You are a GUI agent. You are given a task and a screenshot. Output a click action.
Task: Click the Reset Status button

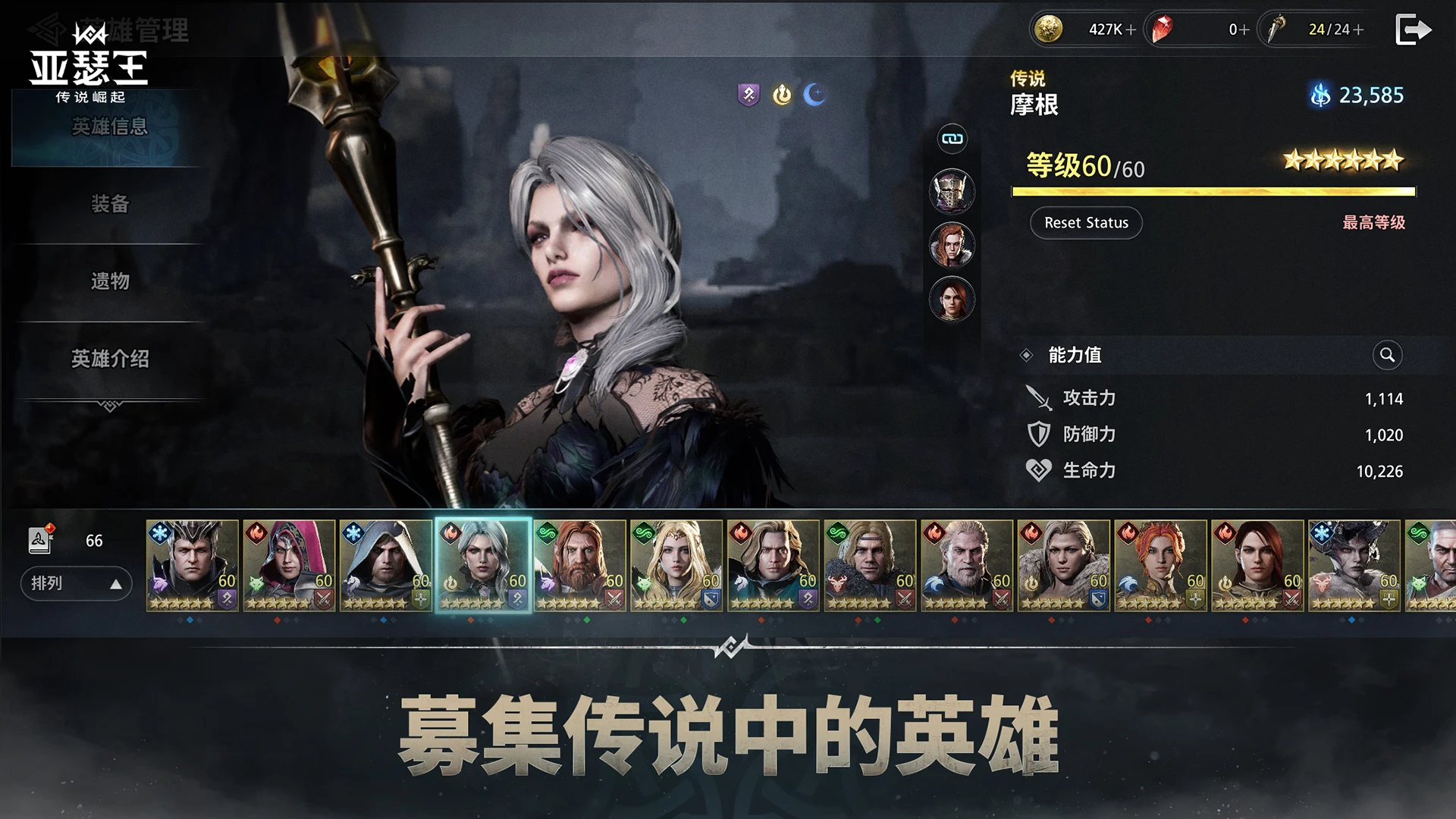(x=1086, y=222)
